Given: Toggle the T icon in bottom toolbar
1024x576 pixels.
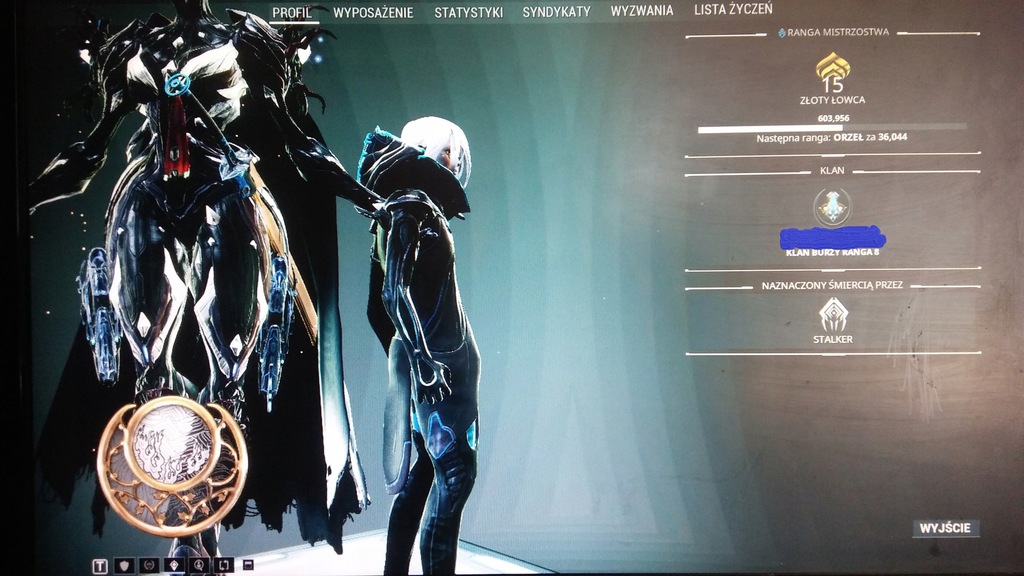Looking at the screenshot, I should pos(100,566).
